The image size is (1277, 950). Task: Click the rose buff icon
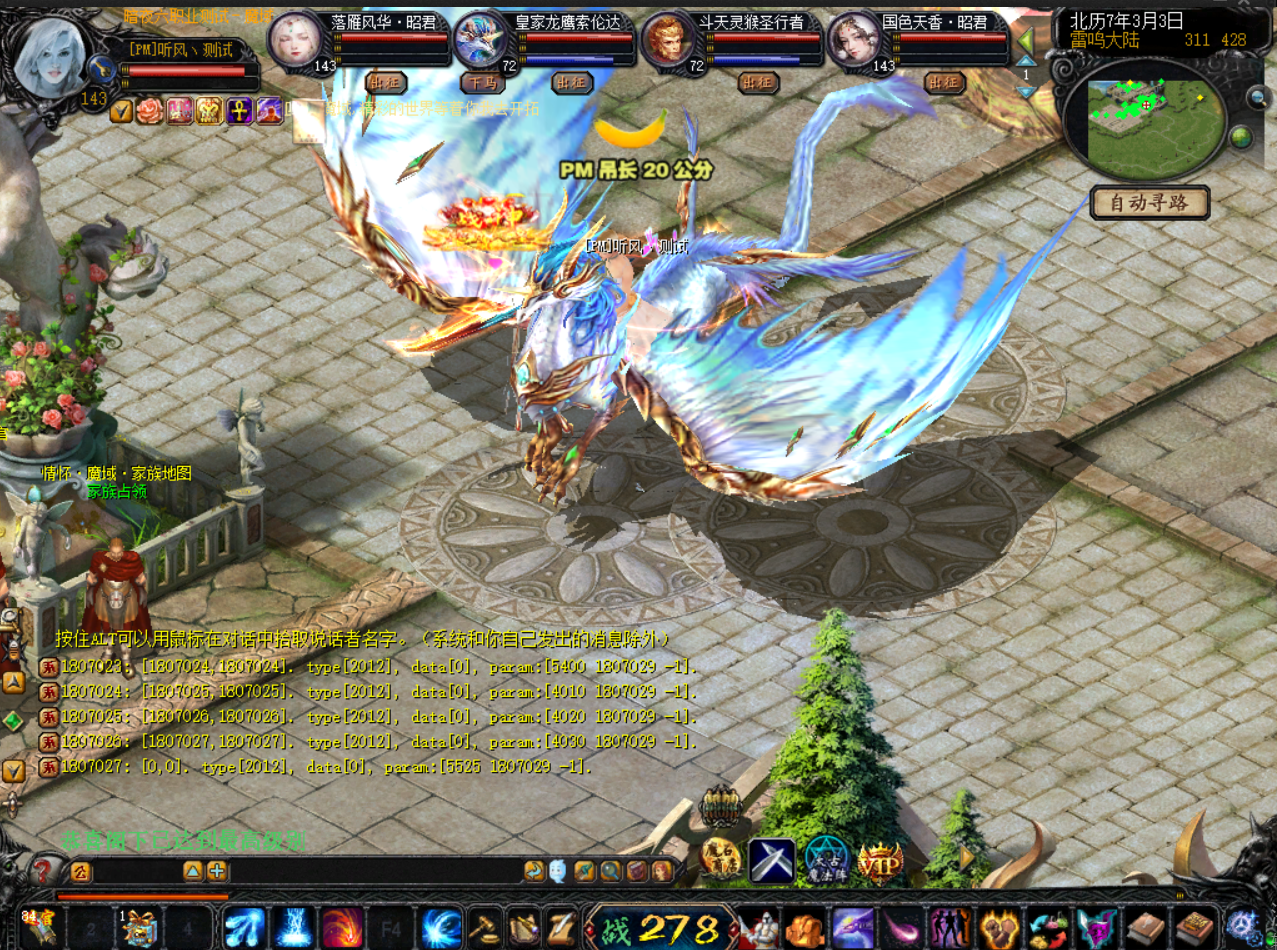150,110
